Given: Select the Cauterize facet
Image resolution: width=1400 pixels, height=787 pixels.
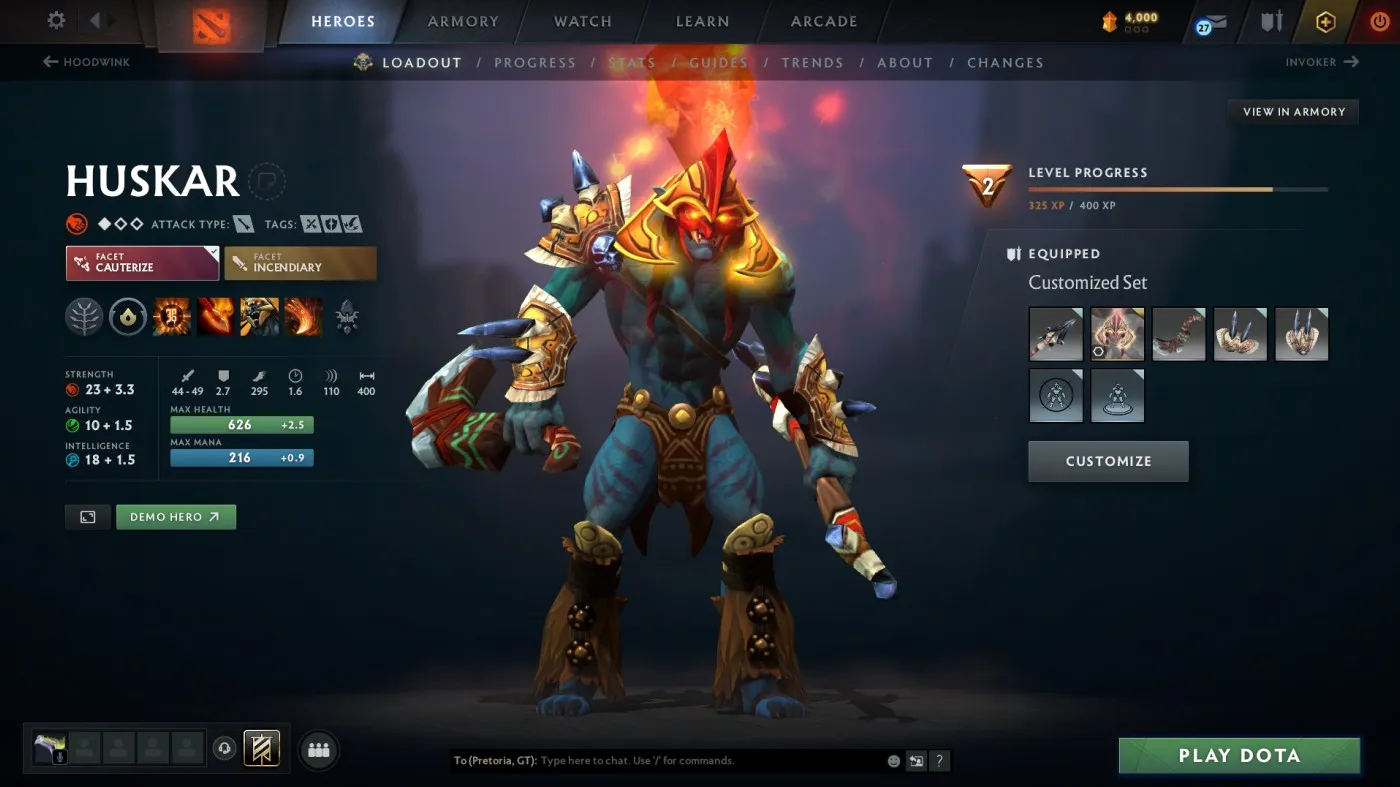Looking at the screenshot, I should click(x=141, y=263).
